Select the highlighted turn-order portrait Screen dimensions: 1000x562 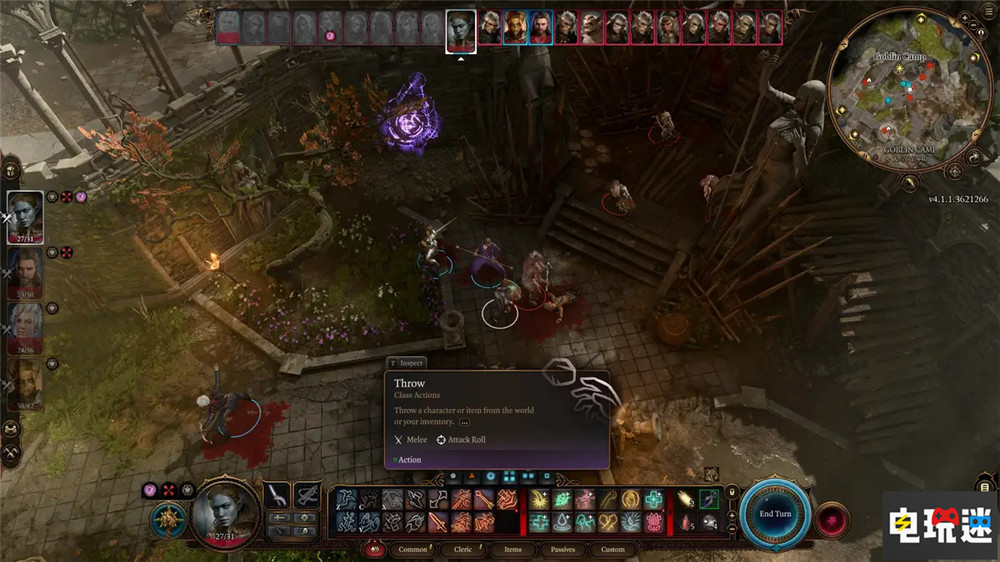pyautogui.click(x=460, y=29)
